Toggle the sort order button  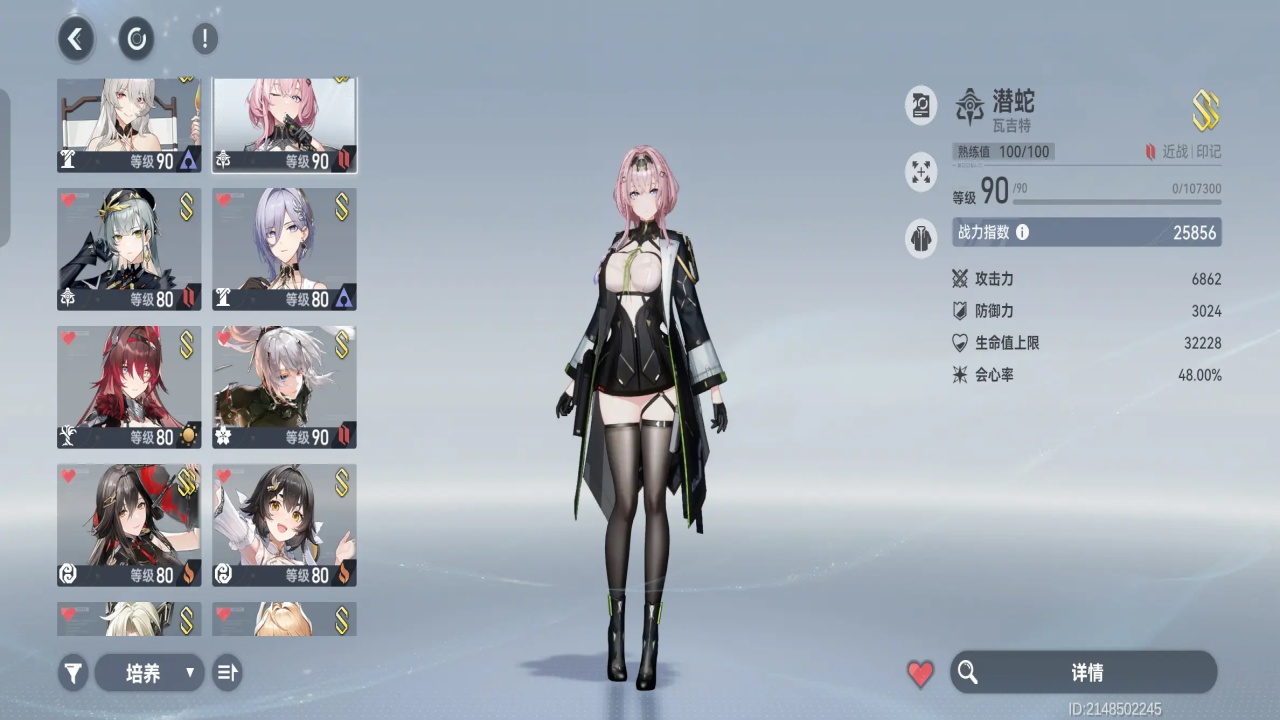coord(227,673)
